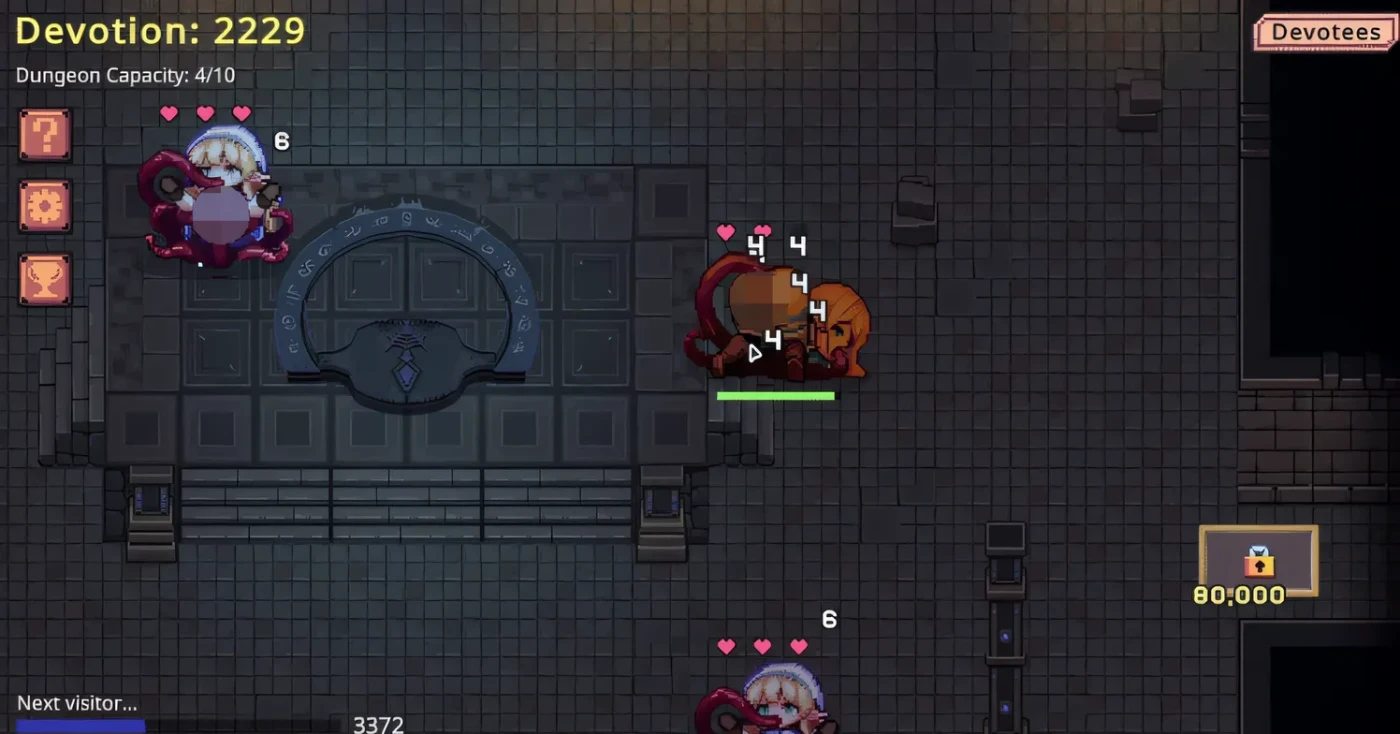The height and width of the screenshot is (734, 1400).
Task: Click the Devotion: 2229 counter
Action: [160, 31]
